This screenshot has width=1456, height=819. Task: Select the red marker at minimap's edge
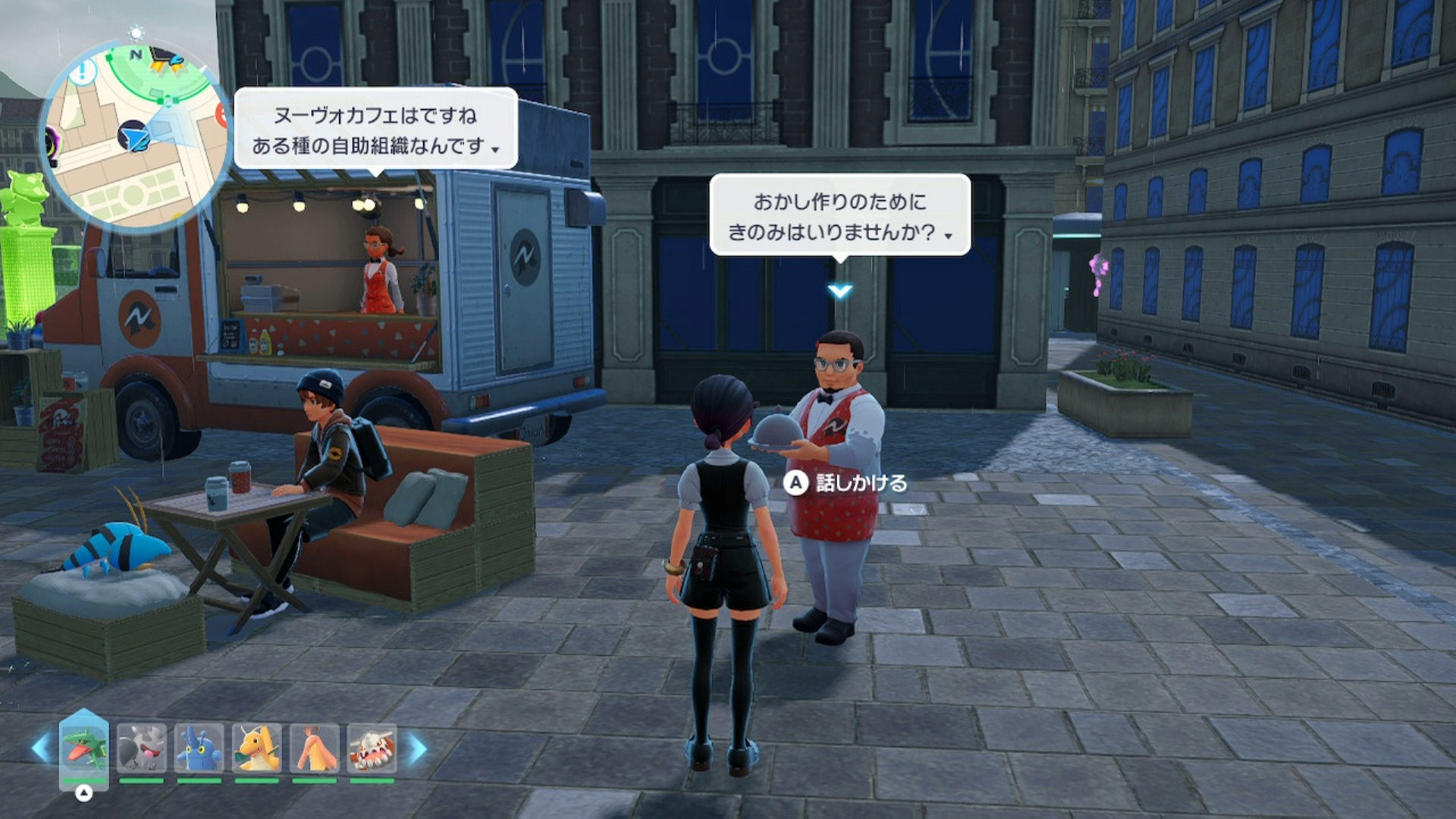tap(222, 115)
